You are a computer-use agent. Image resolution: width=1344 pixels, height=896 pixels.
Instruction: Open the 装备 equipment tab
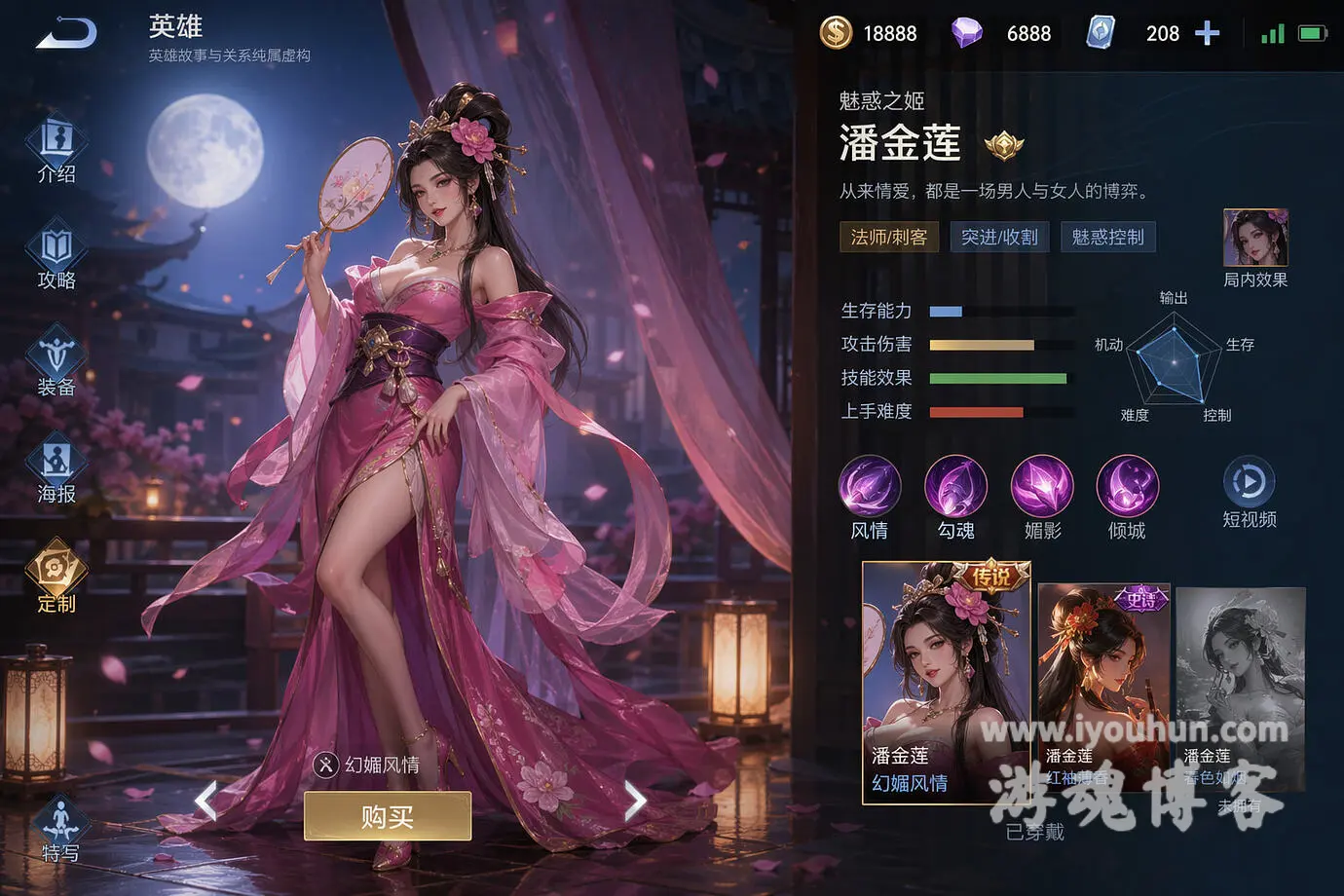(56, 364)
